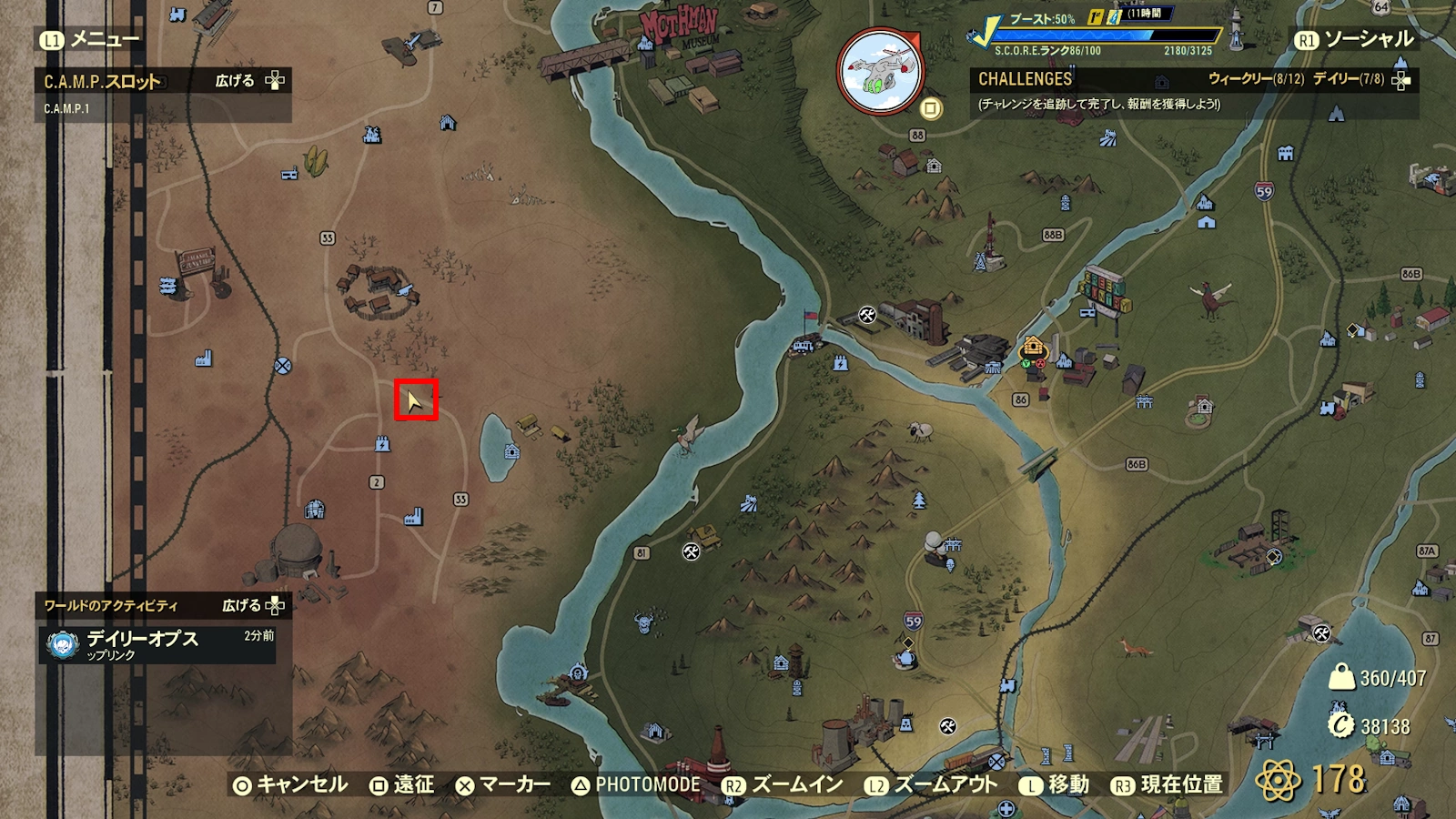
Task: Select the corn cob map marker
Action: click(x=316, y=162)
